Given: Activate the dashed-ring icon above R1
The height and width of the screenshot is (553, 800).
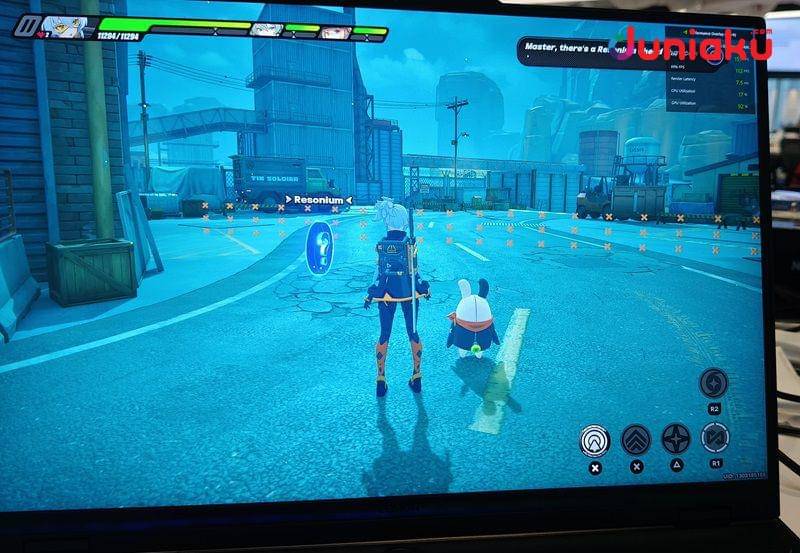Looking at the screenshot, I should [715, 437].
